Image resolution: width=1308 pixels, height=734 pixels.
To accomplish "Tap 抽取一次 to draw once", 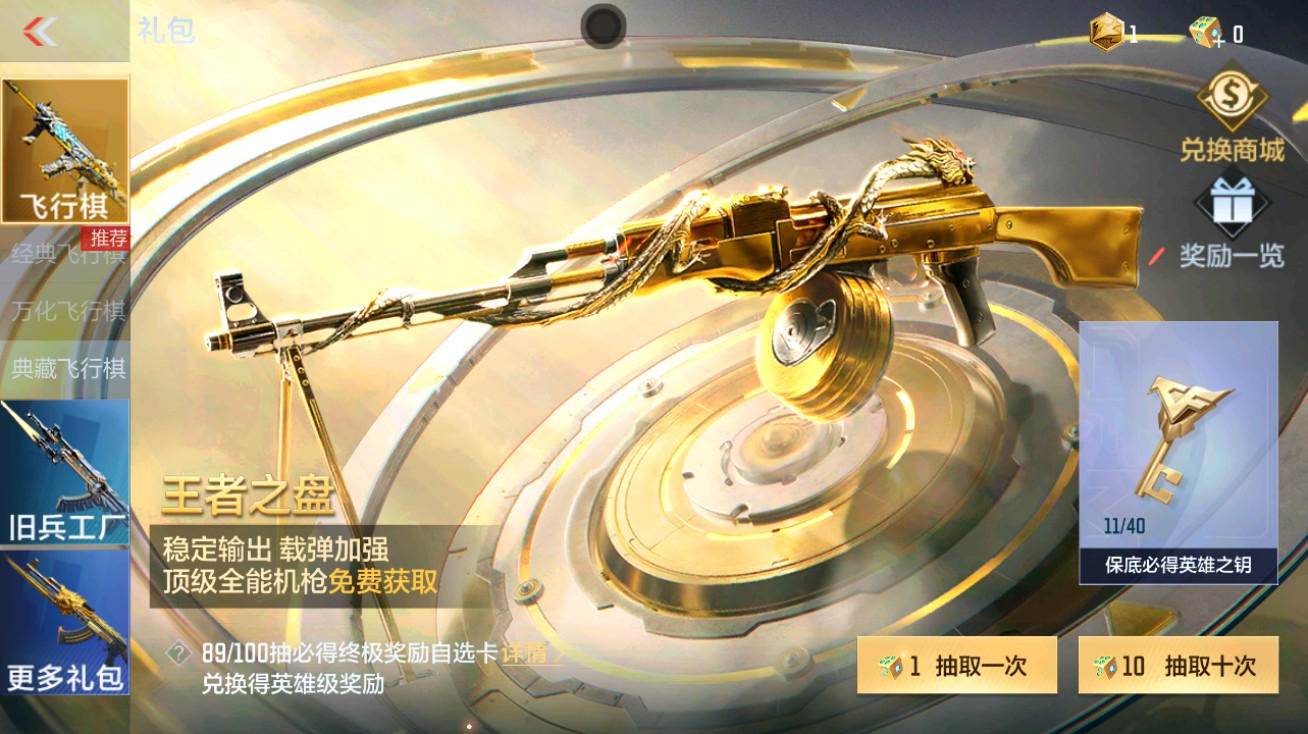I will click(957, 665).
